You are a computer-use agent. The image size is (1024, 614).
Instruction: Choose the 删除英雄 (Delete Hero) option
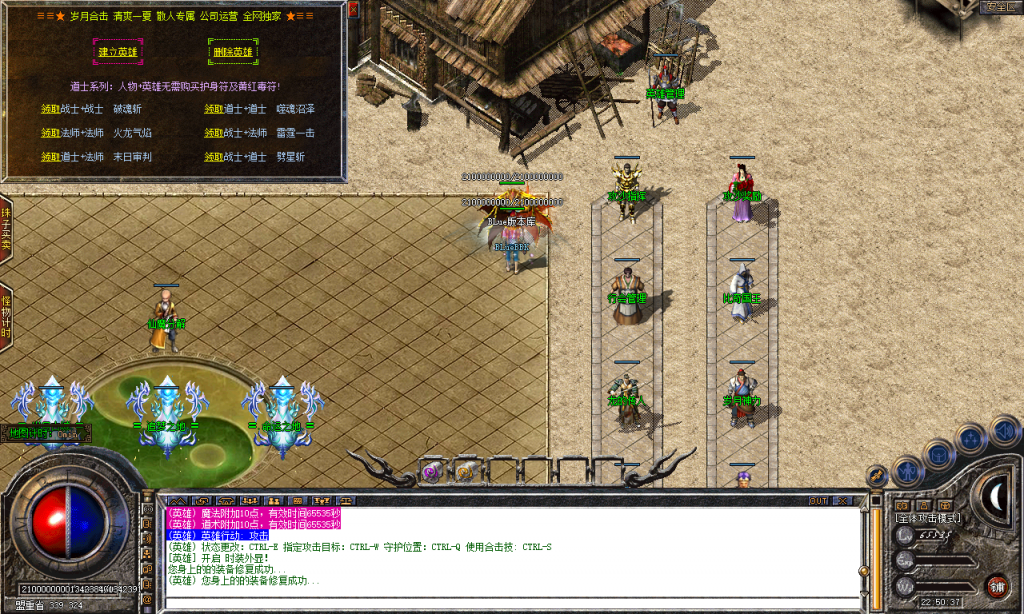click(x=232, y=52)
